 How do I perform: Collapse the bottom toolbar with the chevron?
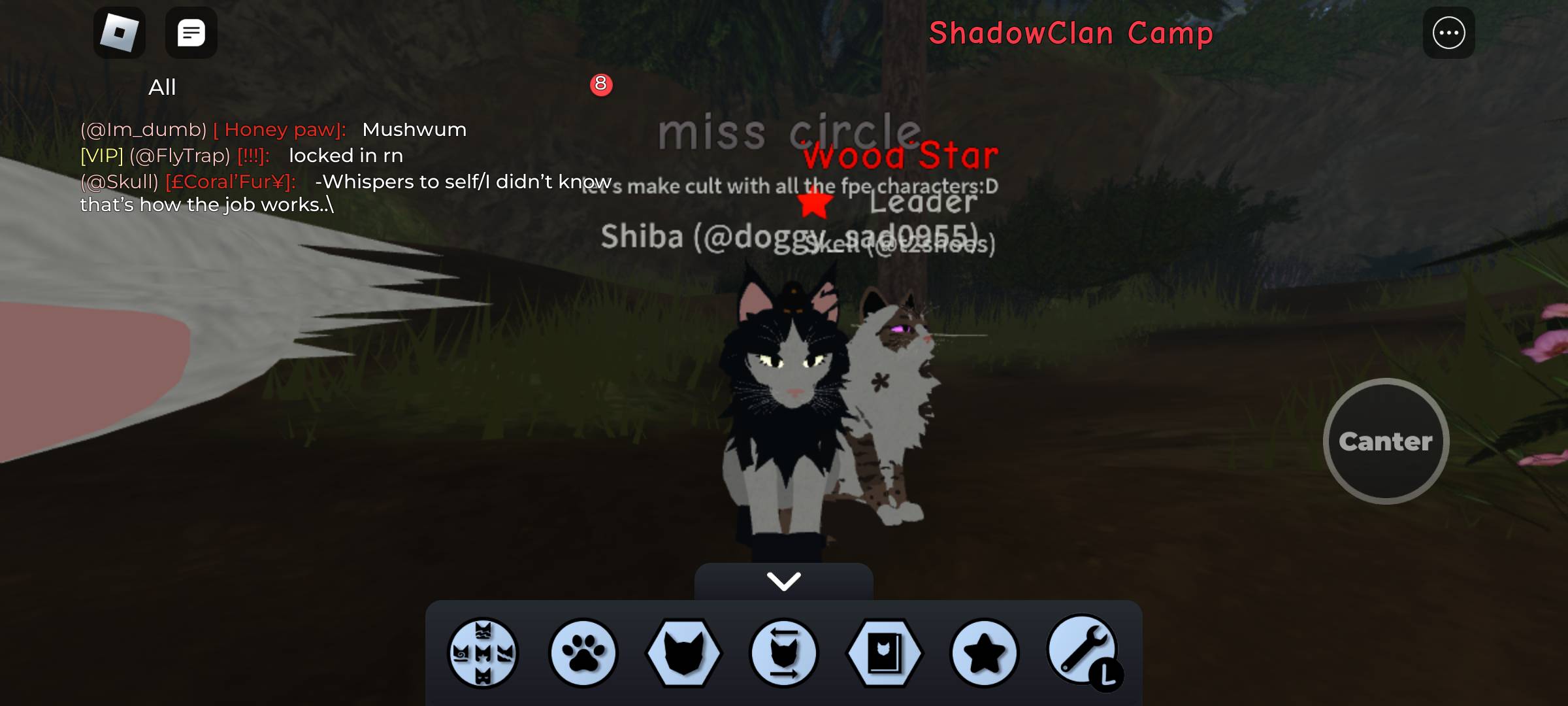783,581
